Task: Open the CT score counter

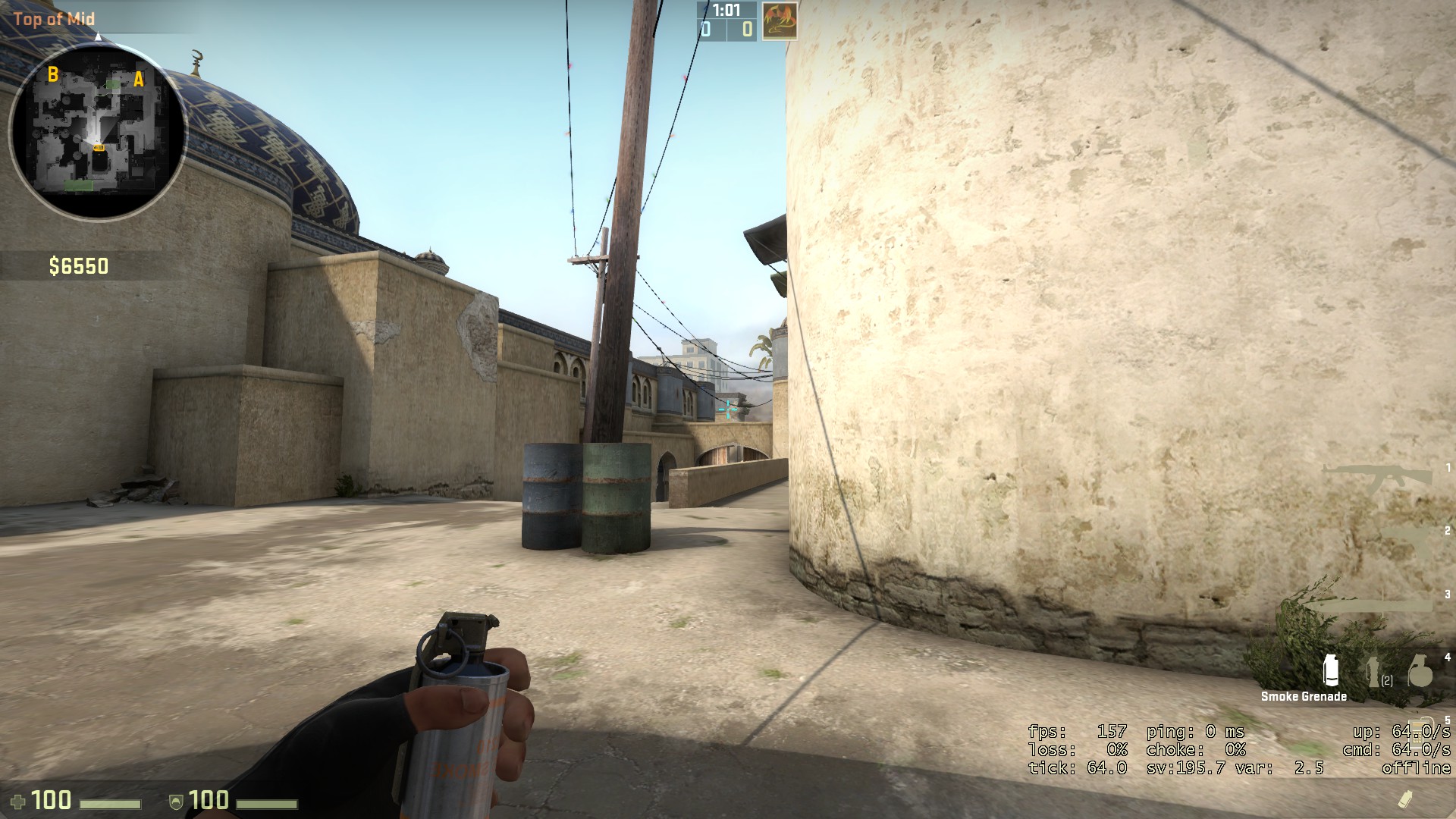Action: (x=706, y=31)
